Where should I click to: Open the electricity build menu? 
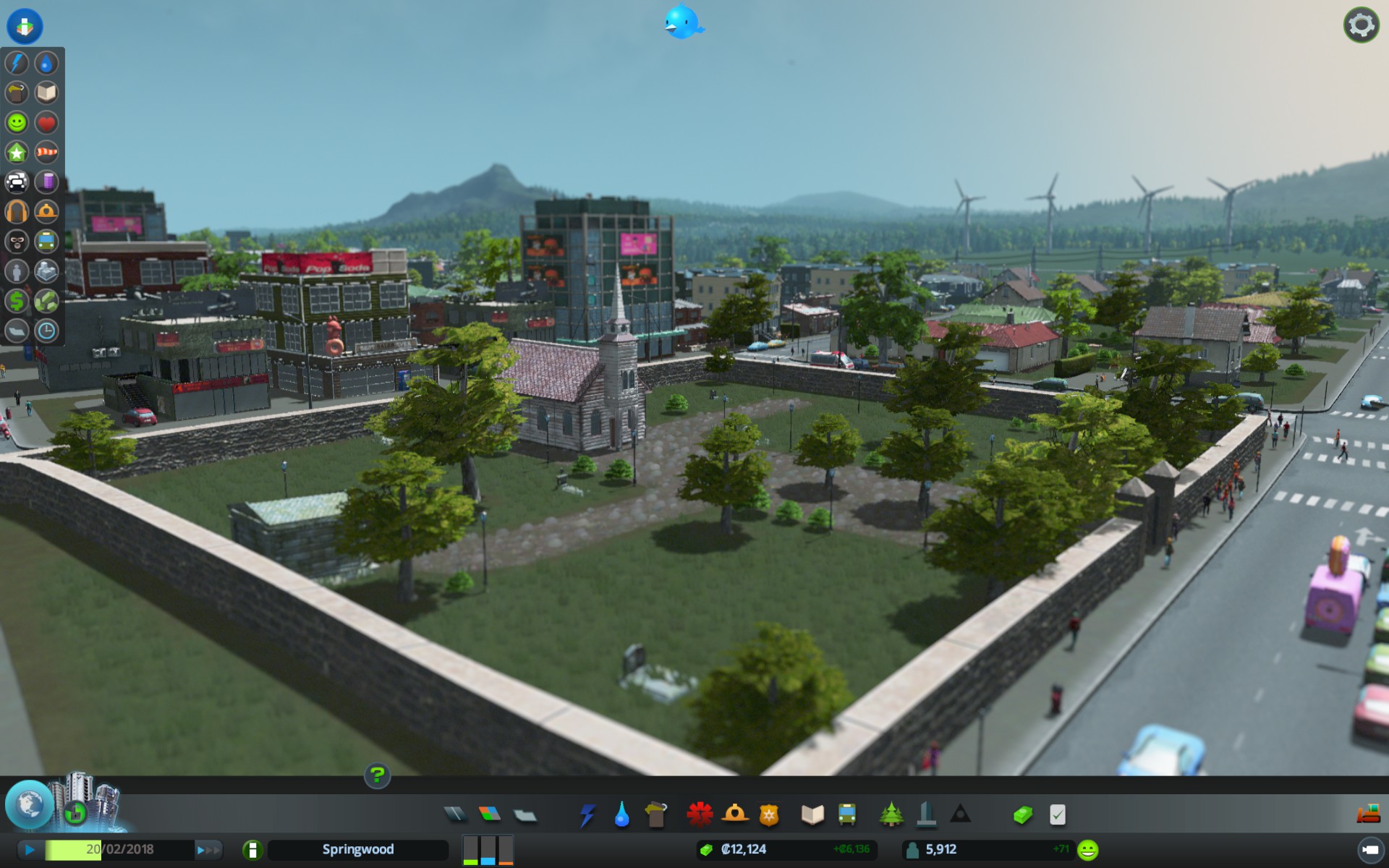[587, 815]
